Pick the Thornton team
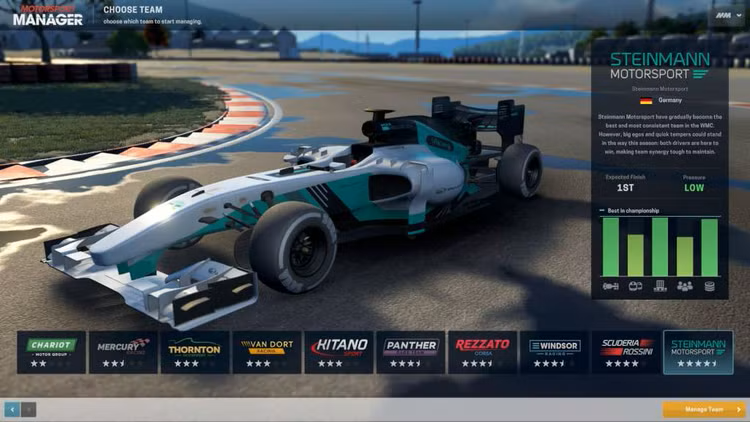 tap(195, 352)
